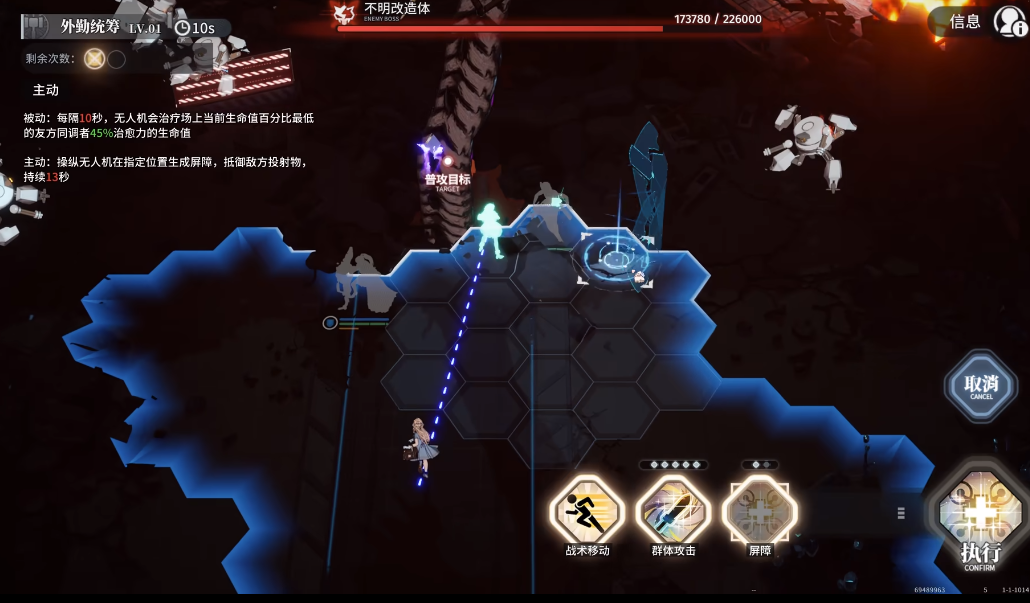
Task: Expand the three-line skill bar handle
Action: (901, 513)
